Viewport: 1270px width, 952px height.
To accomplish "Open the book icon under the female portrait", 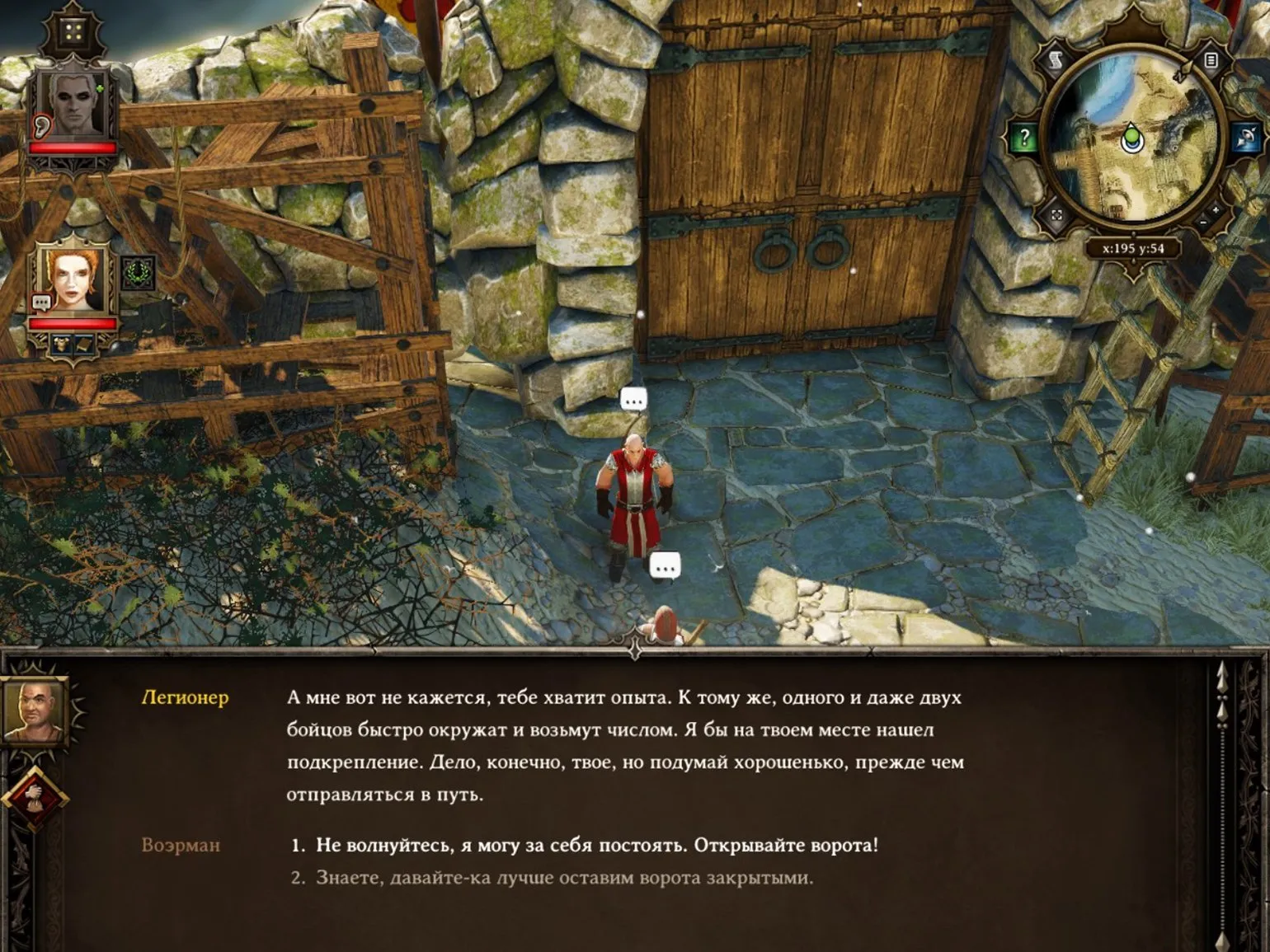I will point(85,345).
